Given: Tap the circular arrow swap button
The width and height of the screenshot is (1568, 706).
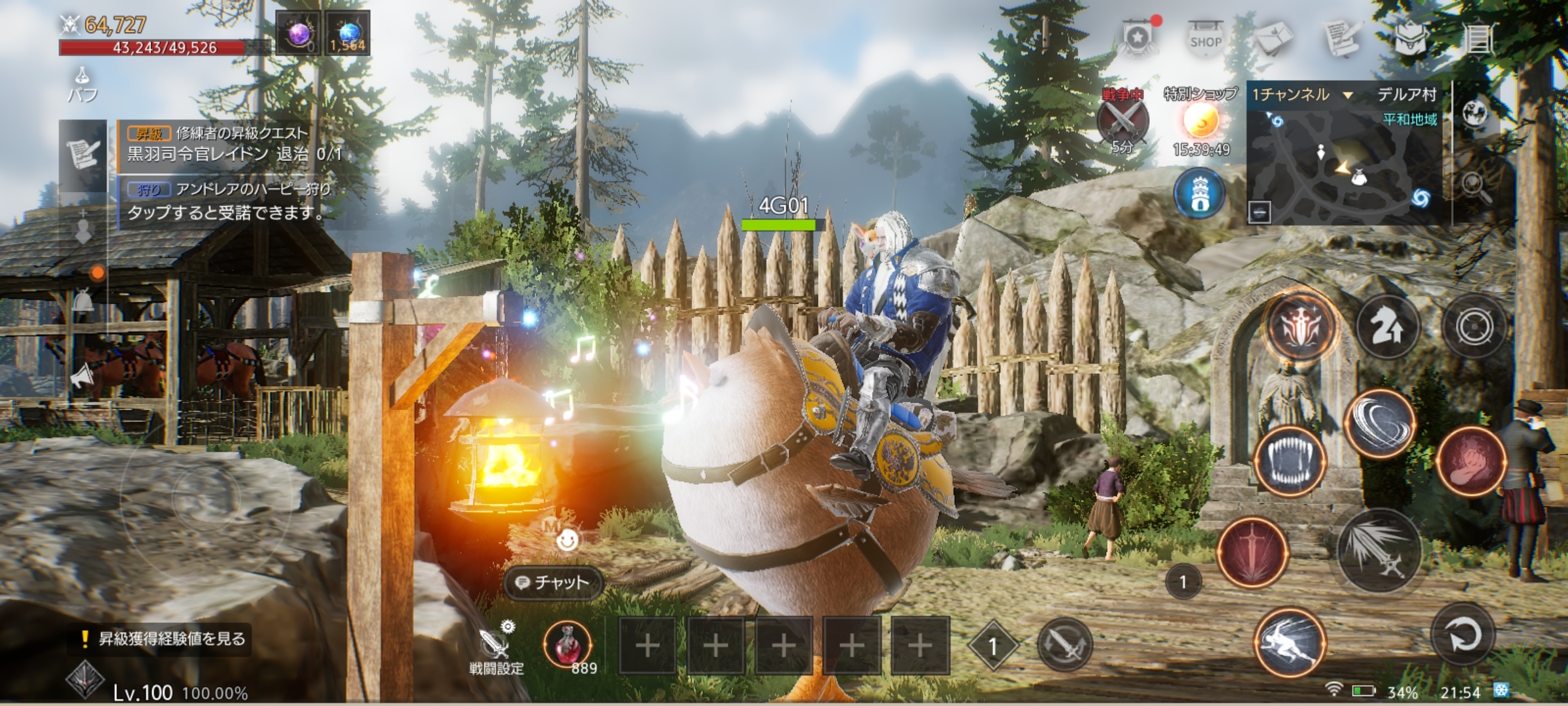Looking at the screenshot, I should (x=1462, y=634).
